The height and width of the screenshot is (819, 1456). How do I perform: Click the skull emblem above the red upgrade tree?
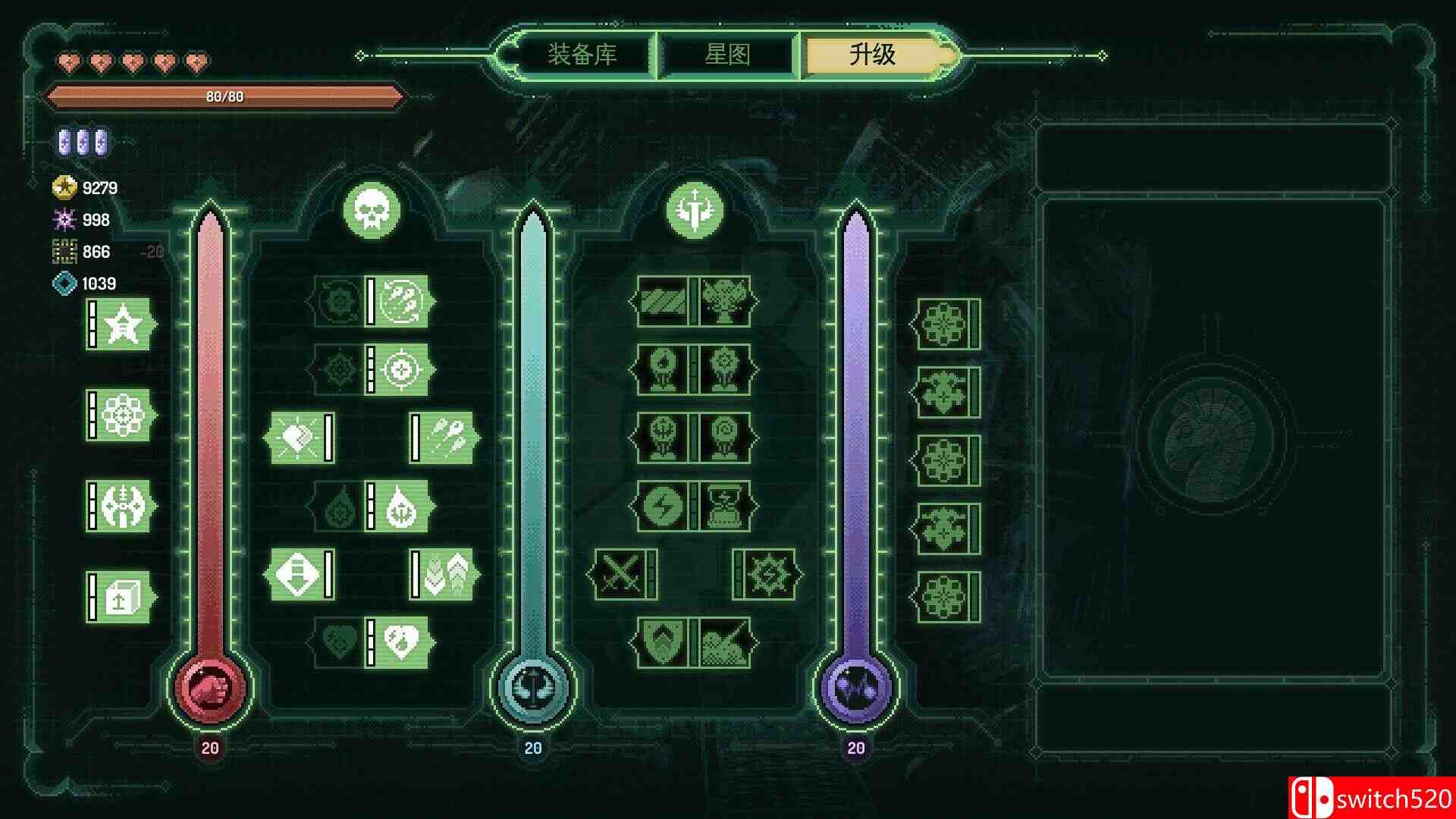tap(372, 211)
